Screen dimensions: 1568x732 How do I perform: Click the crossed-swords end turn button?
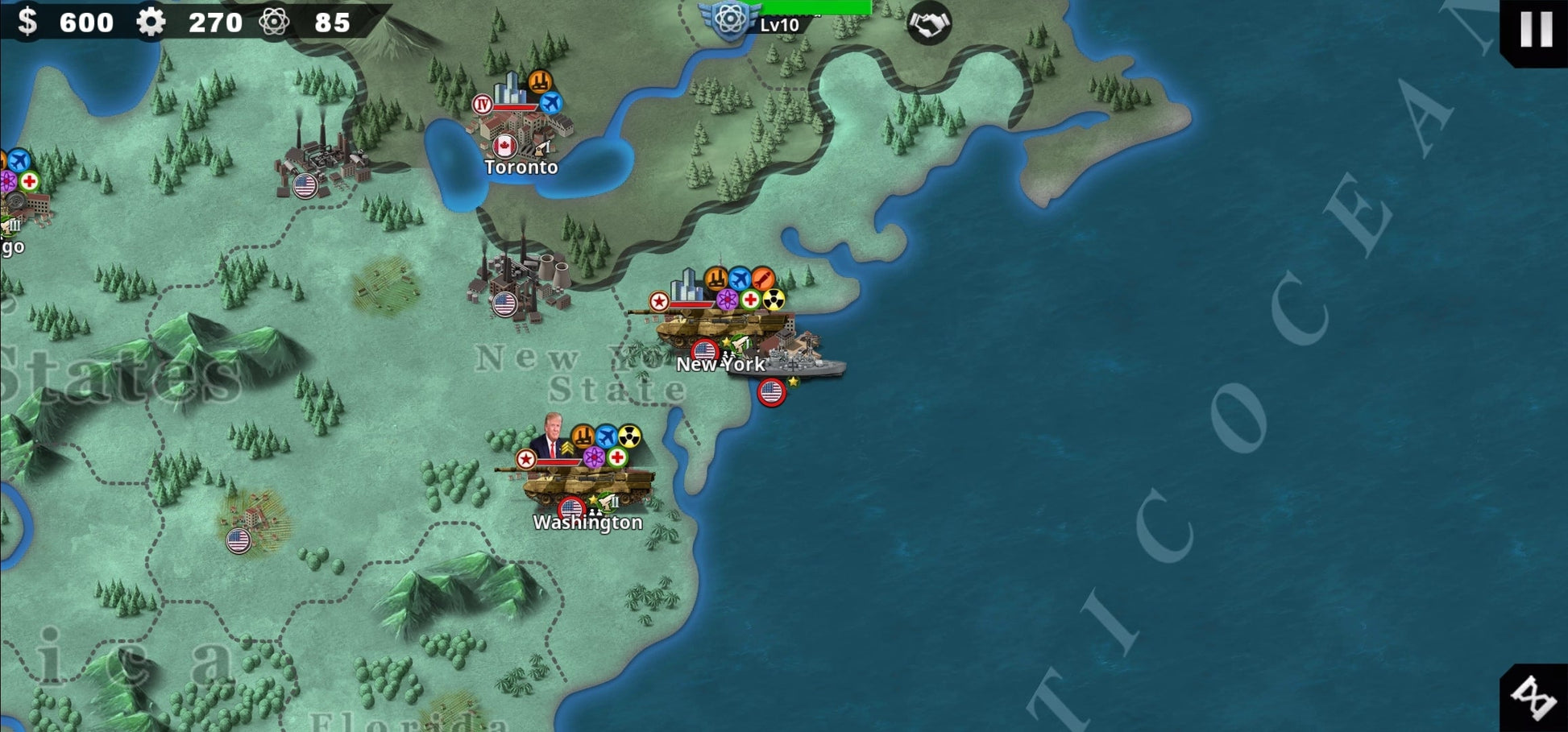tap(1533, 697)
